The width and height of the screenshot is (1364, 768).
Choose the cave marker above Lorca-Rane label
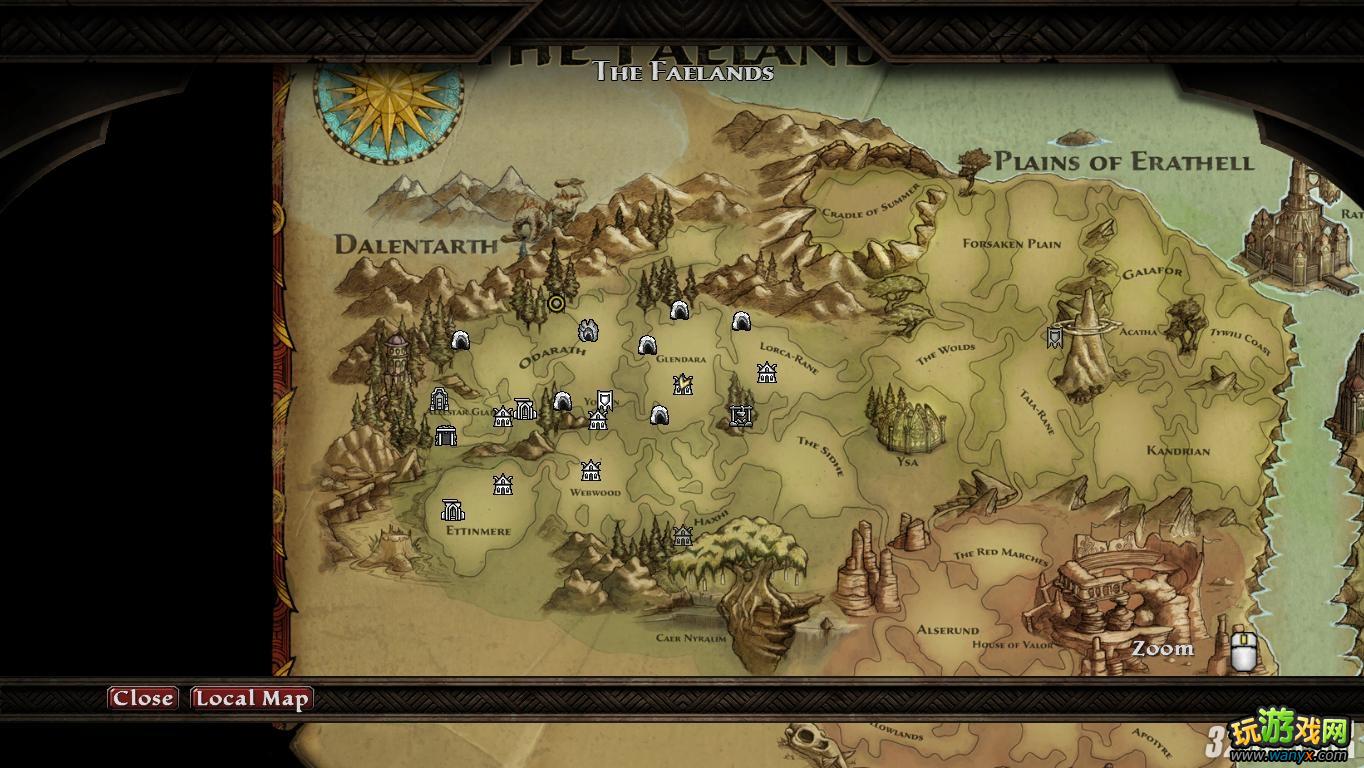click(741, 321)
